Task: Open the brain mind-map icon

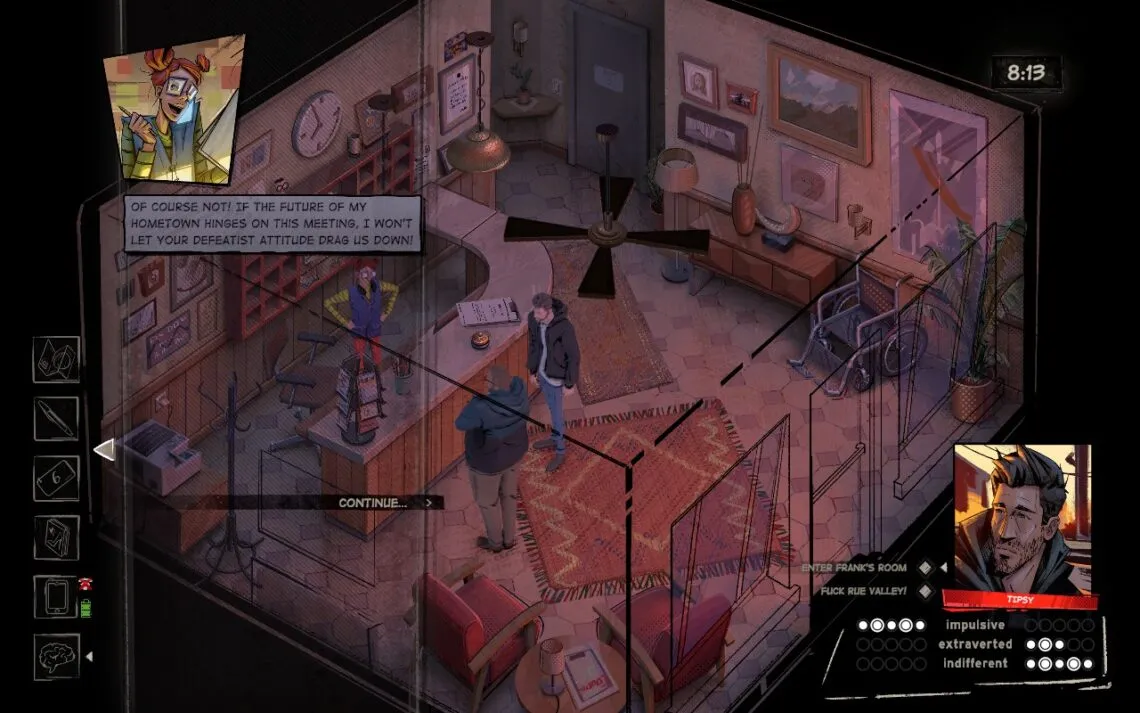Action: (56, 656)
